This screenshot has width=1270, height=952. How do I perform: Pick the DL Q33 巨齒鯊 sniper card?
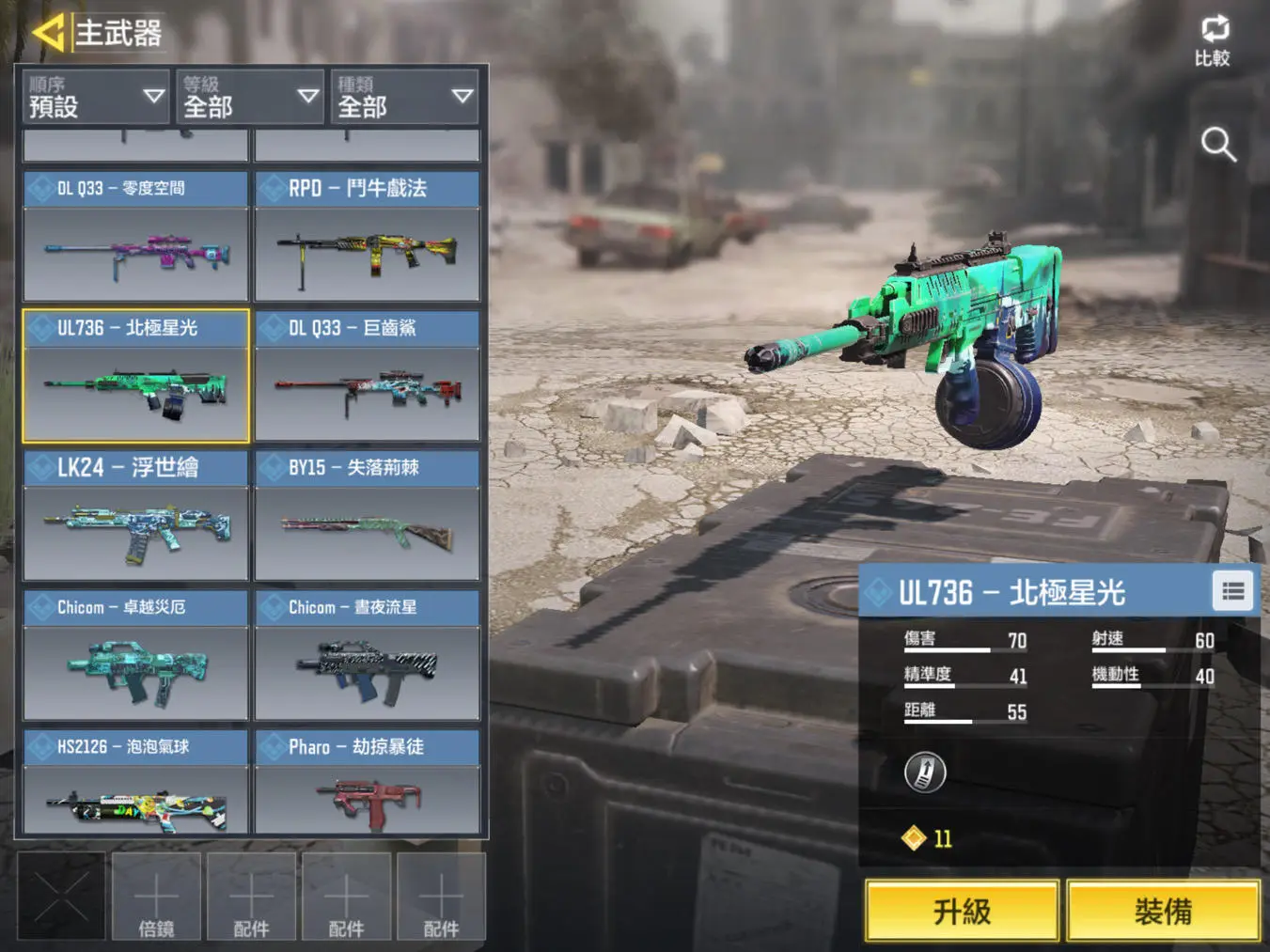(368, 376)
